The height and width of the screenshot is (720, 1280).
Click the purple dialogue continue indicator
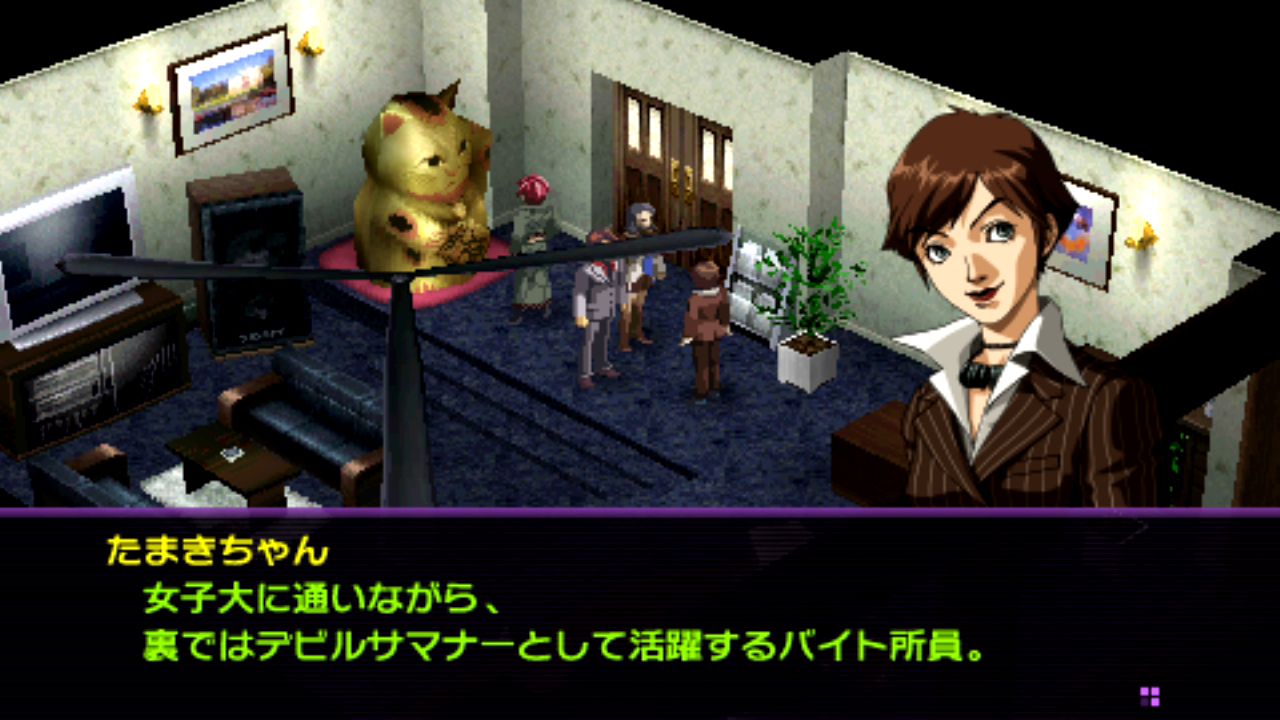pyautogui.click(x=1149, y=696)
